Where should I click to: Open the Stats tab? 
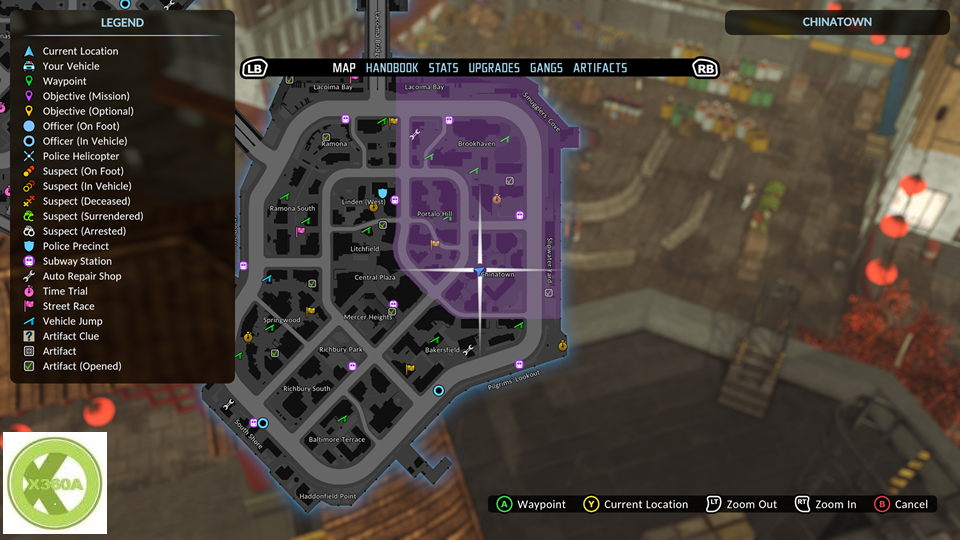[x=443, y=68]
